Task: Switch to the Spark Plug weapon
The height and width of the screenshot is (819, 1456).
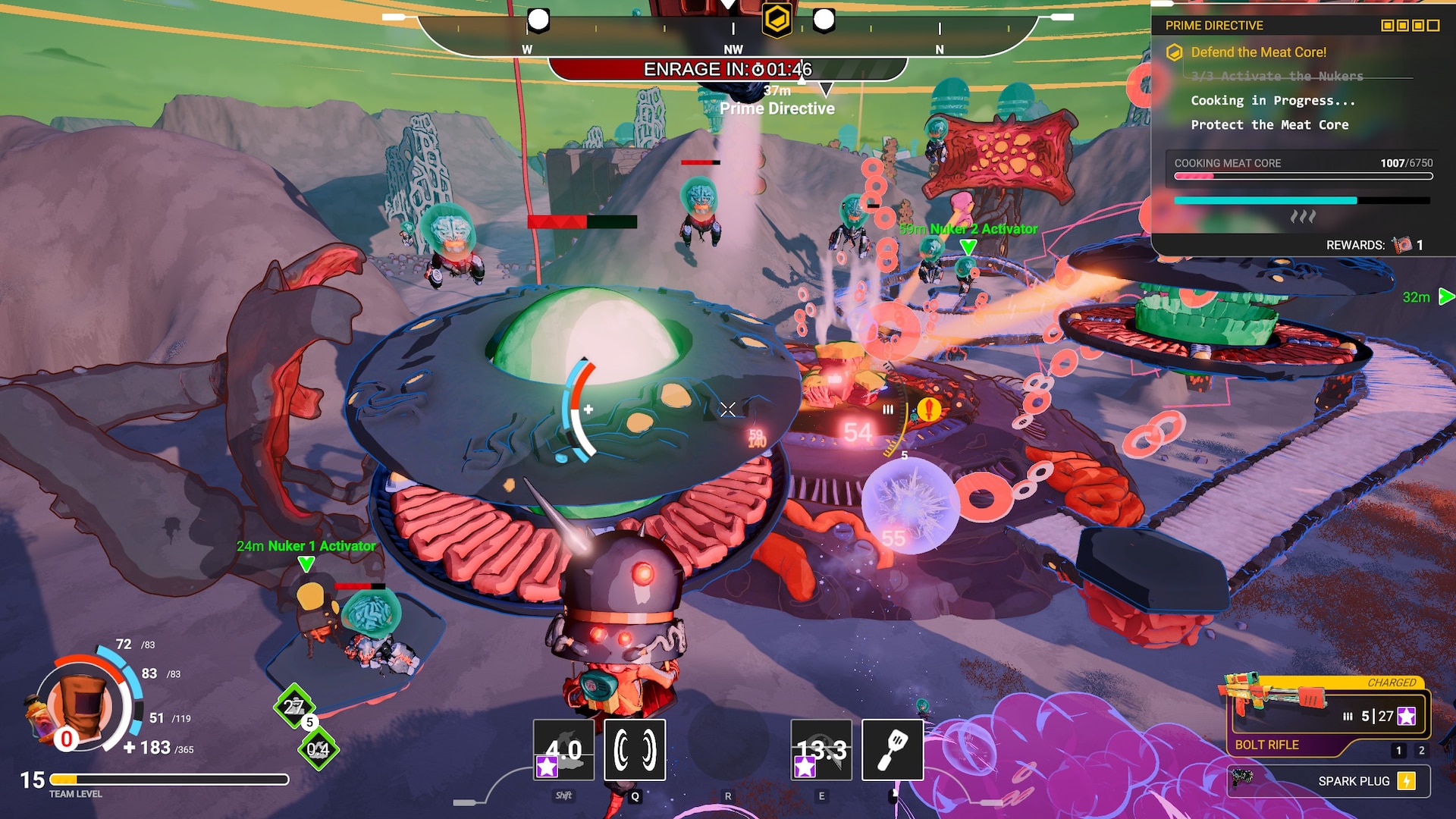Action: [1329, 781]
